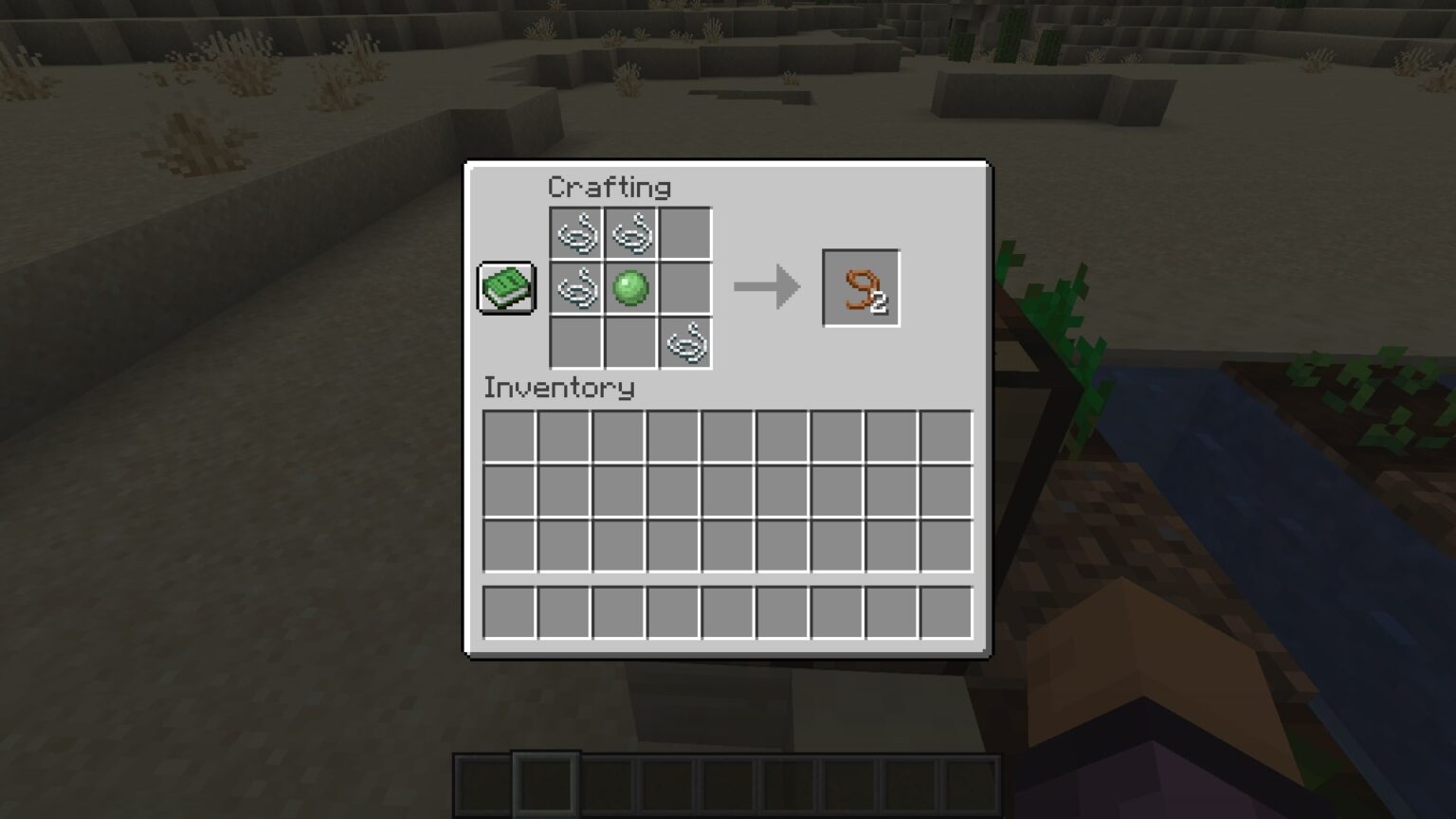Click the crafting result arrow

766,286
